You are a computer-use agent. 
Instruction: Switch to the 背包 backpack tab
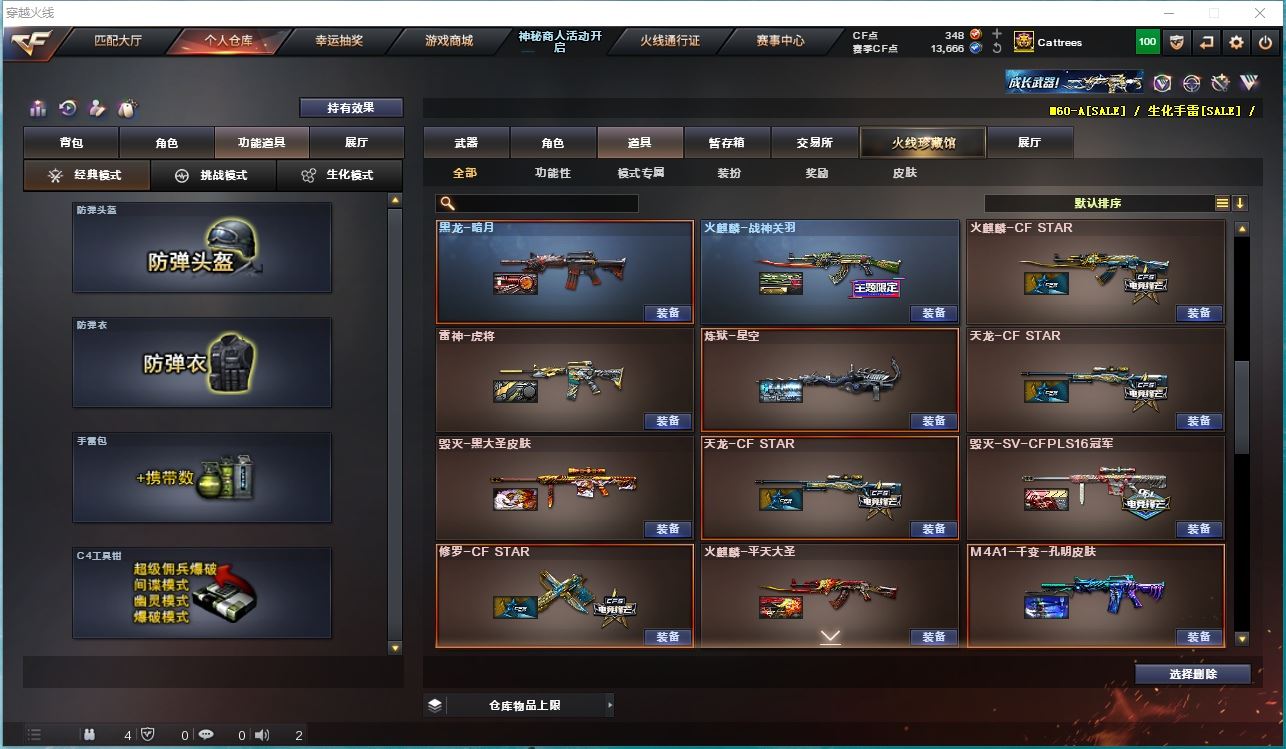(72, 143)
